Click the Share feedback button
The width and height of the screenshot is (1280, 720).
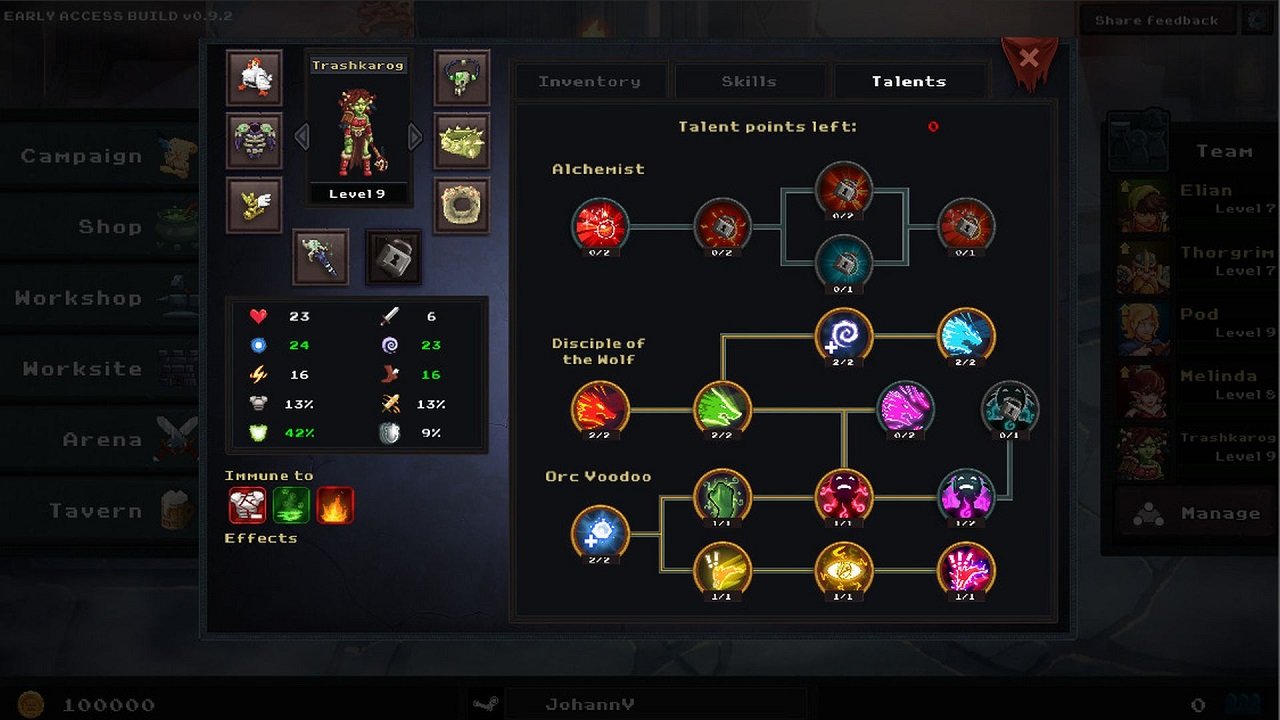click(x=1156, y=19)
